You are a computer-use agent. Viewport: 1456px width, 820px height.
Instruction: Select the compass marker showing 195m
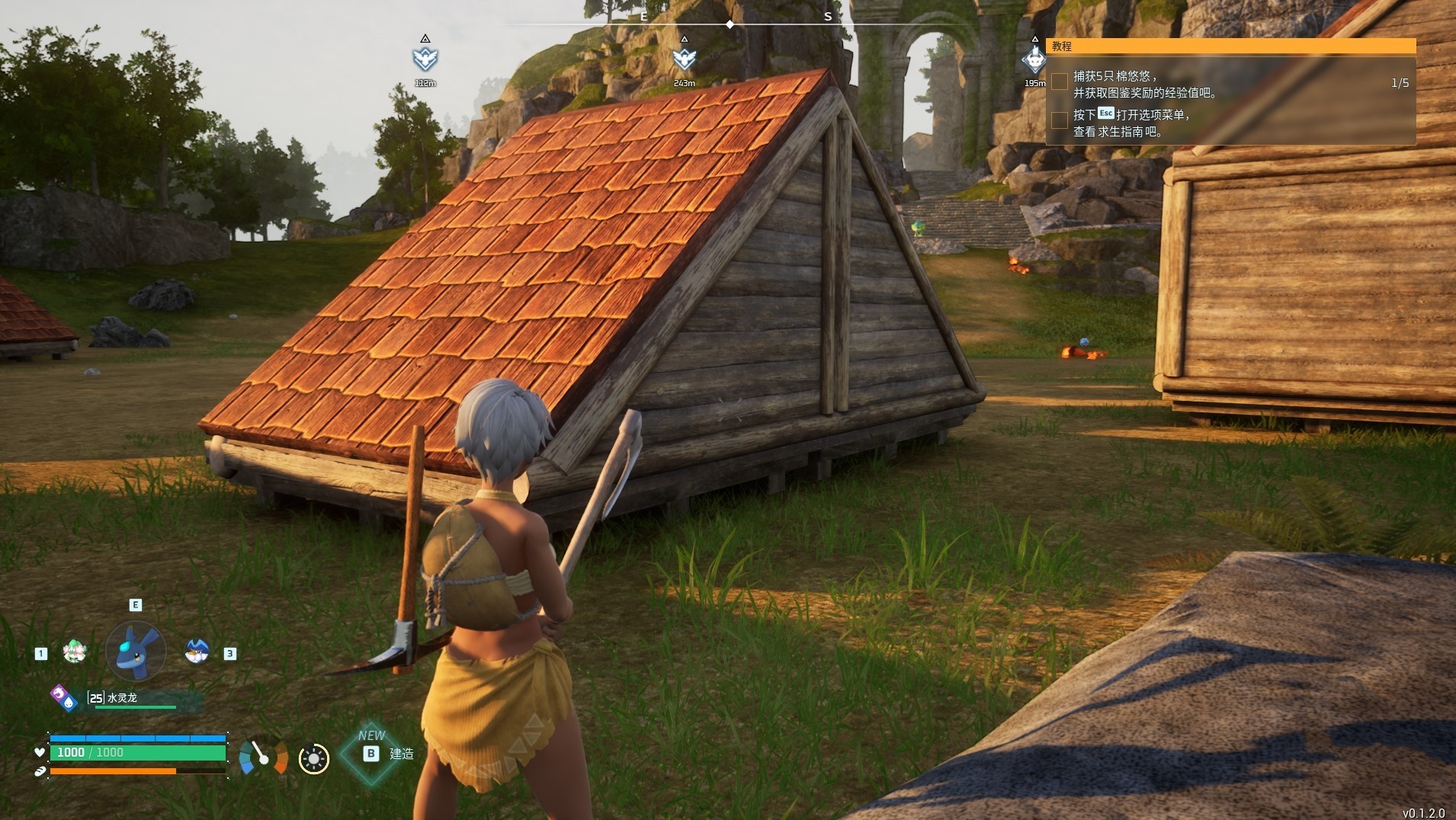click(x=1034, y=59)
